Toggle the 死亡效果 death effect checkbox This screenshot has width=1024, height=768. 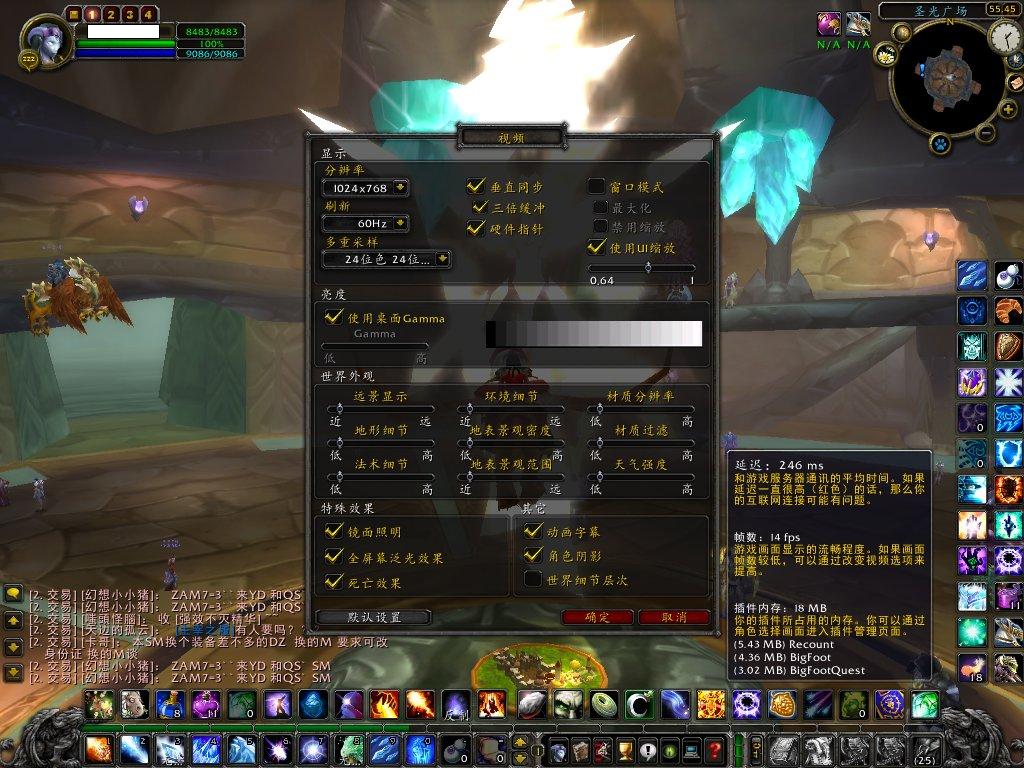click(x=334, y=580)
